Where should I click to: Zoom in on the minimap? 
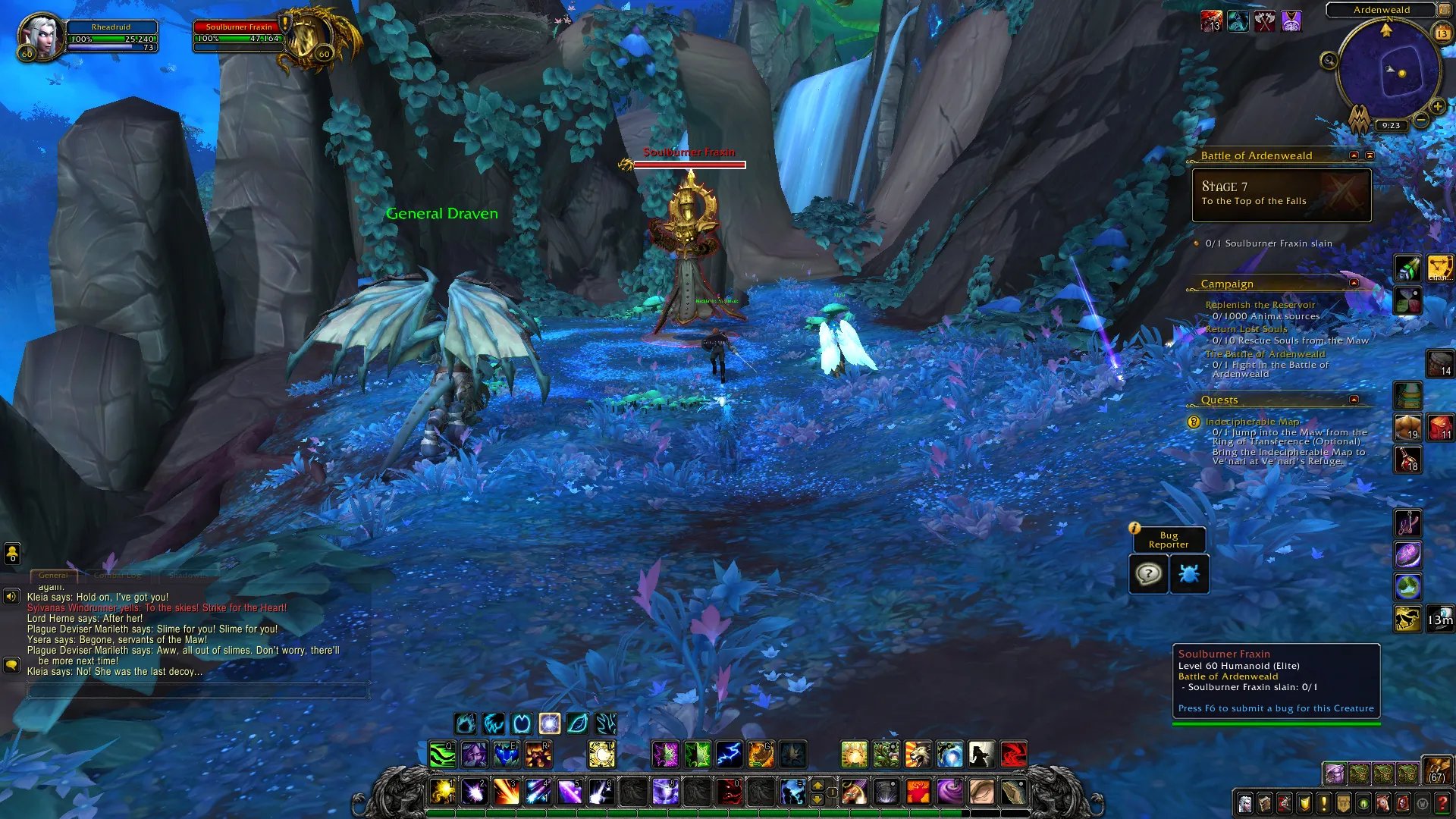click(x=1436, y=107)
